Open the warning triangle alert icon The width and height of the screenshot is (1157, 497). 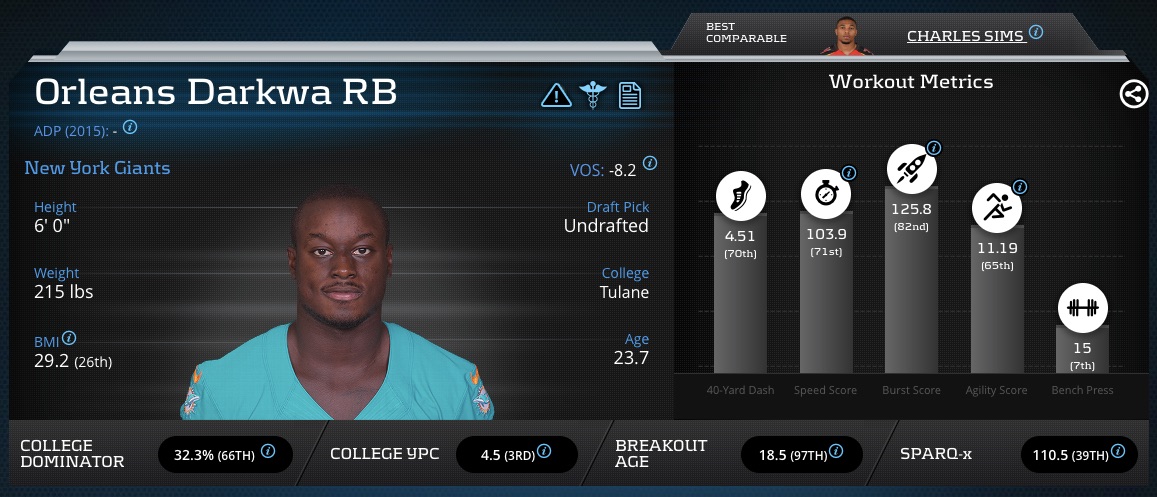pos(555,95)
